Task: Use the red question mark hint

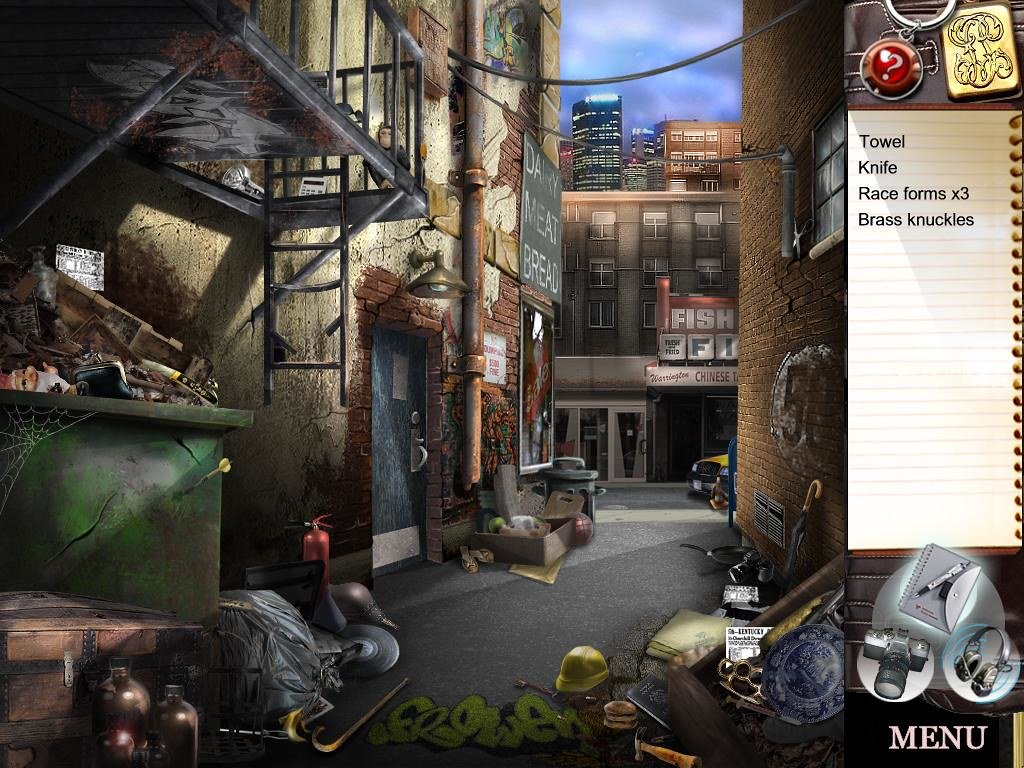Action: (883, 65)
